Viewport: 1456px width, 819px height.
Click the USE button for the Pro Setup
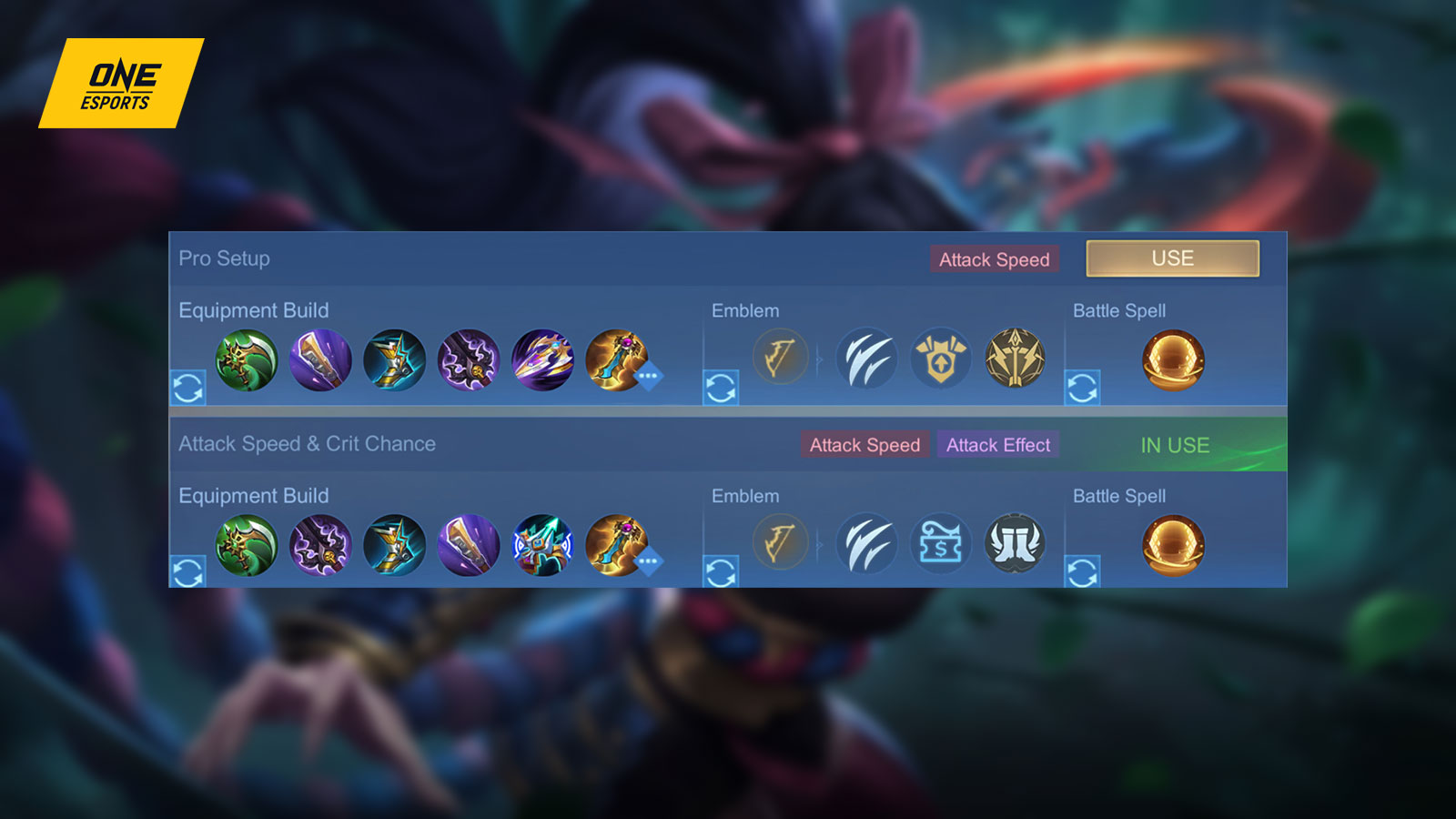(x=1173, y=258)
